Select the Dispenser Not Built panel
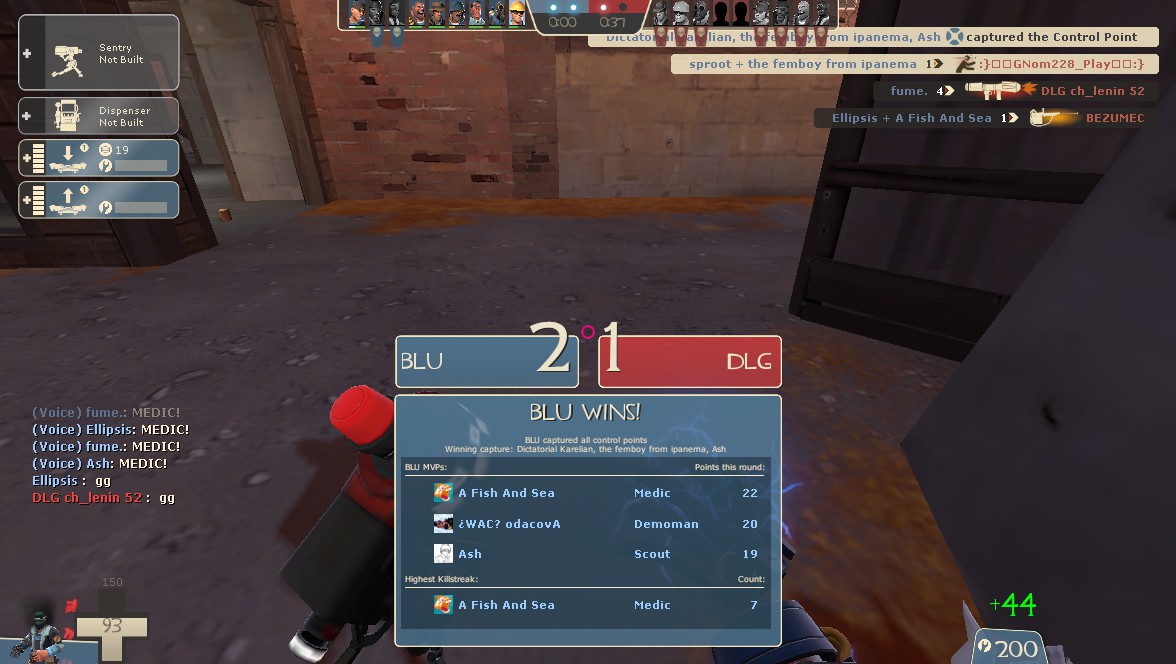1176x664 pixels. 98,116
